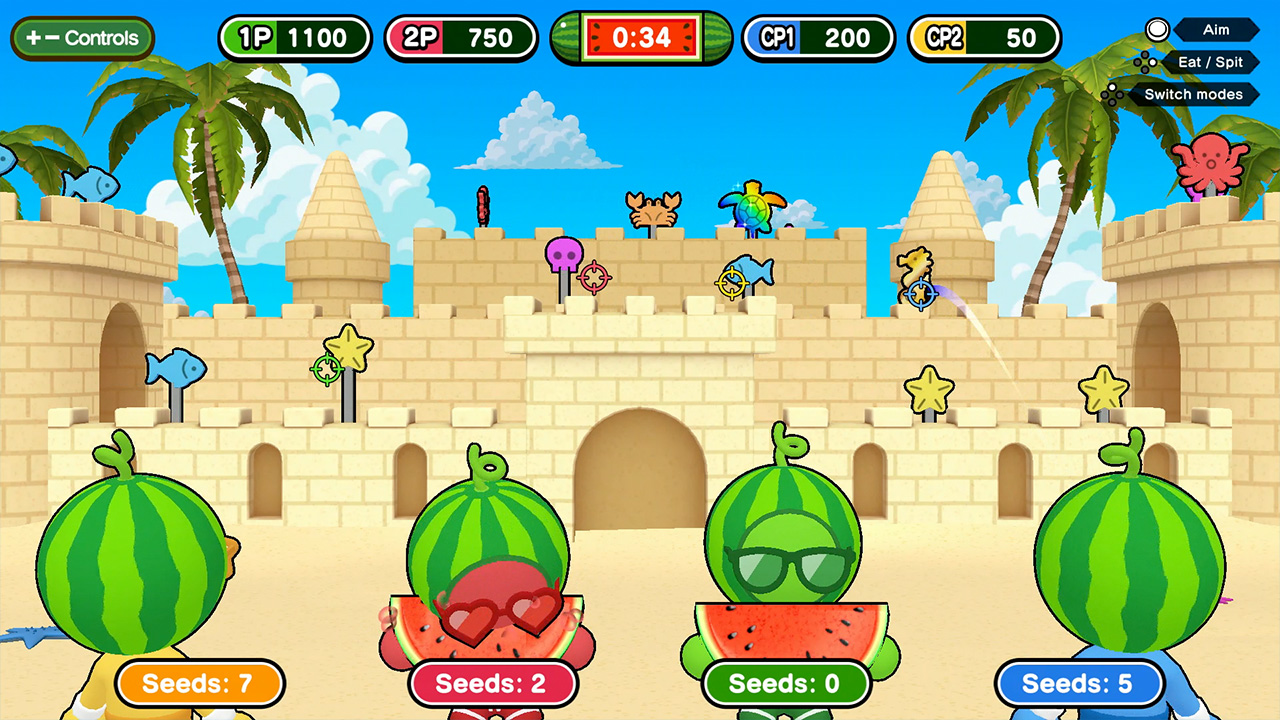The width and height of the screenshot is (1280, 720).
Task: Click the D-pad icon beside Eat / Spit
Action: coord(1146,62)
